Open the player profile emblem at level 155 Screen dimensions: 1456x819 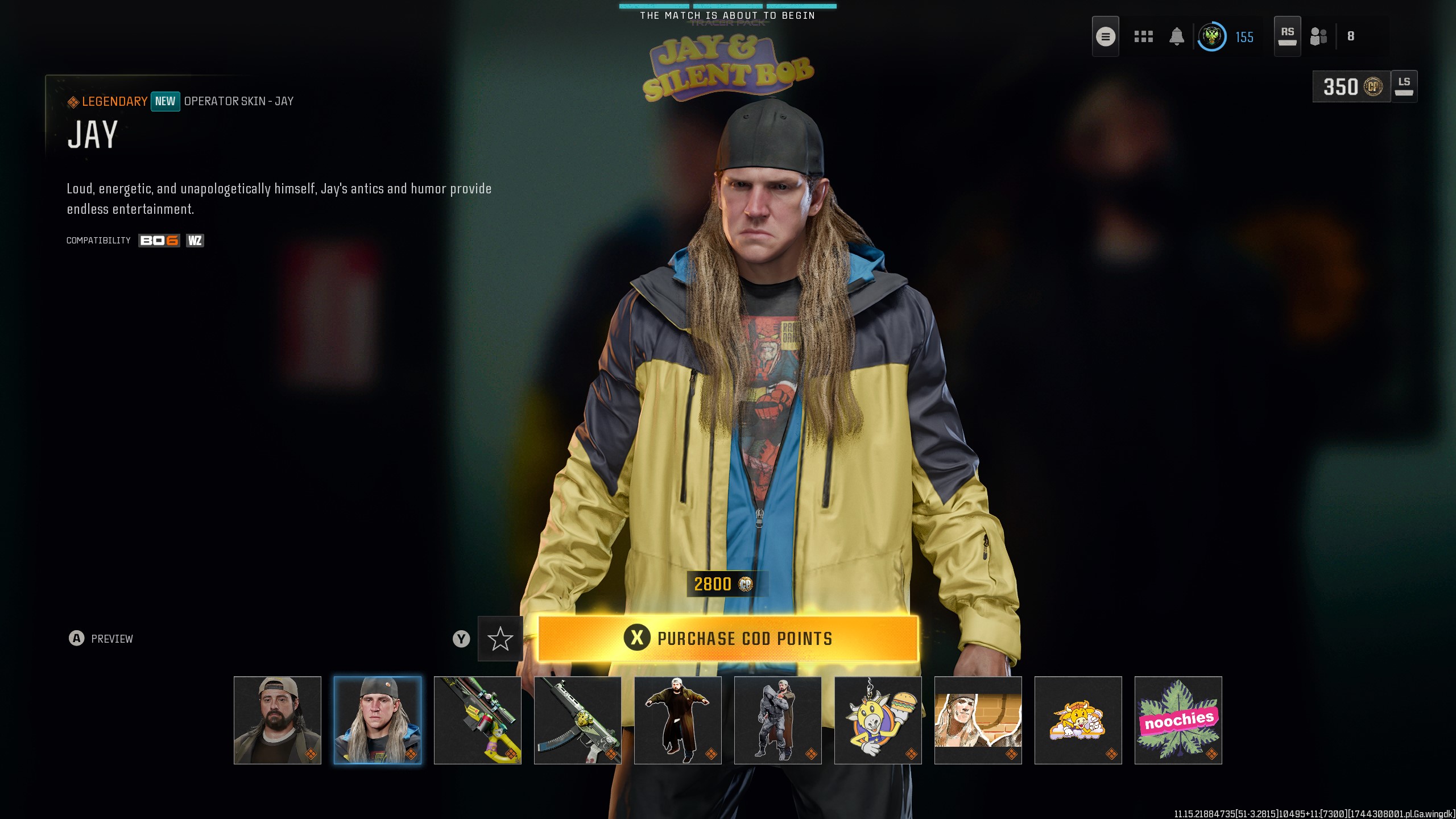click(1211, 37)
